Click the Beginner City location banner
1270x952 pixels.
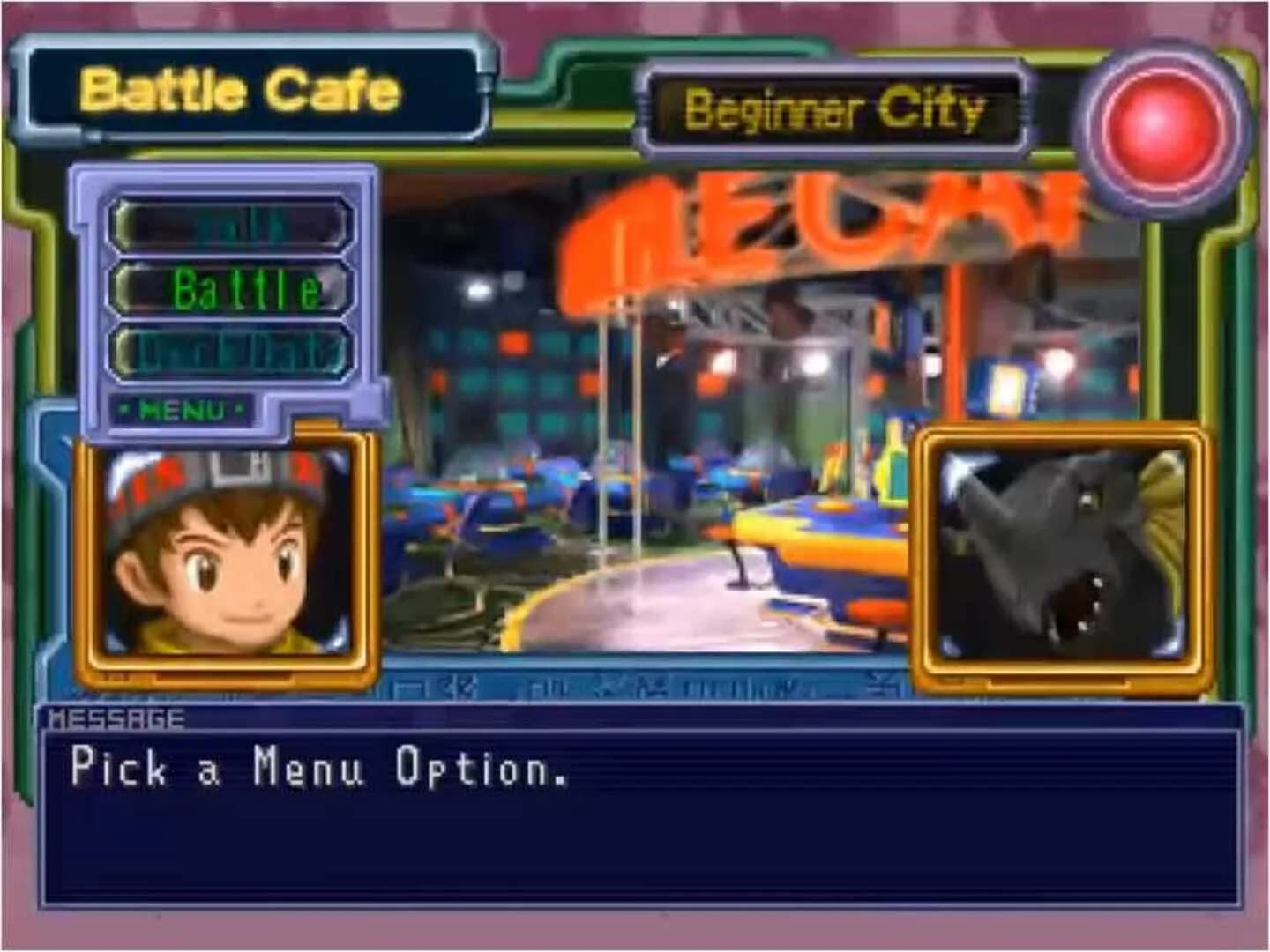coord(836,108)
